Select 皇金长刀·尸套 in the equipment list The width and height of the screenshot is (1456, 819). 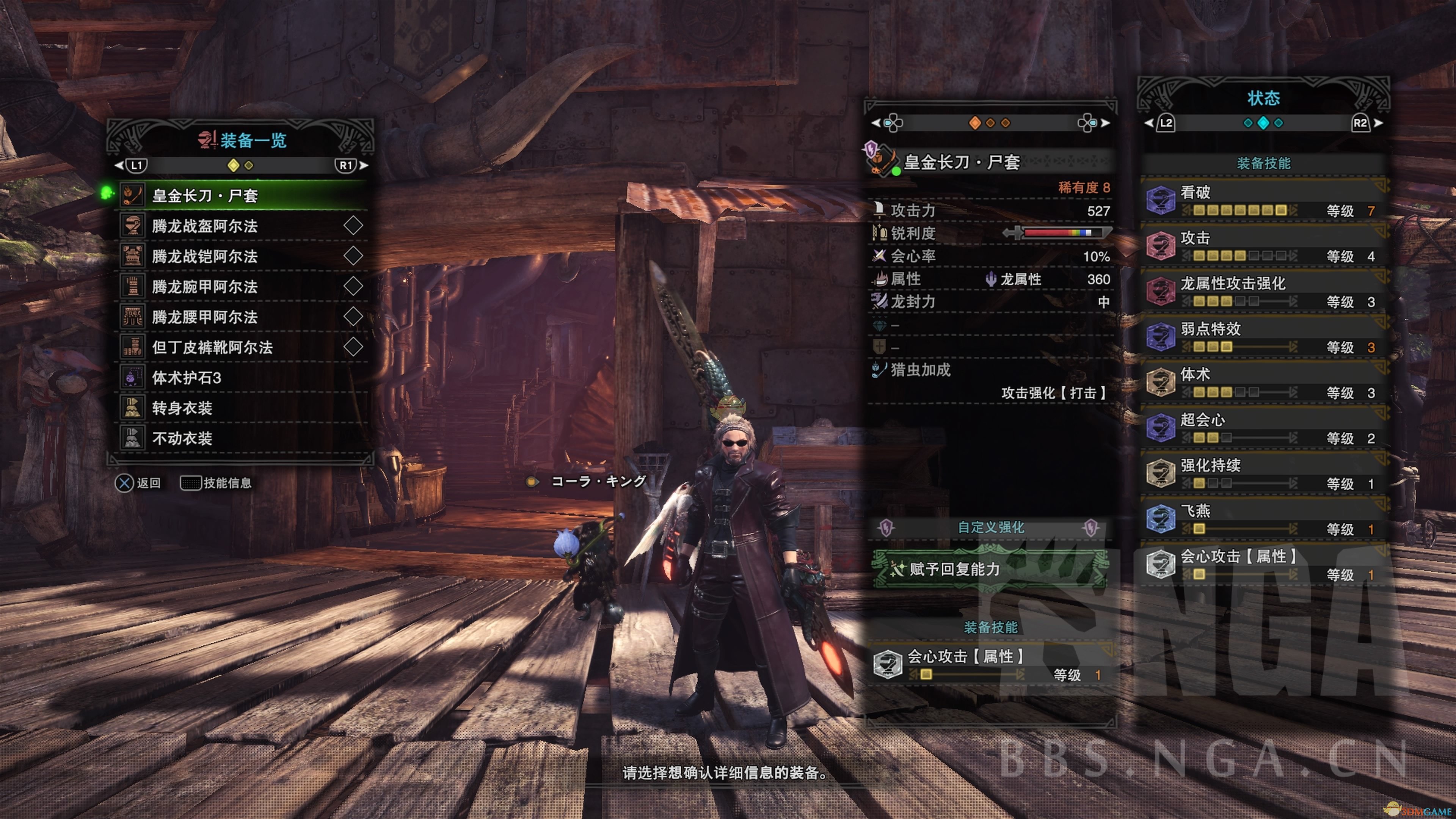click(x=243, y=196)
